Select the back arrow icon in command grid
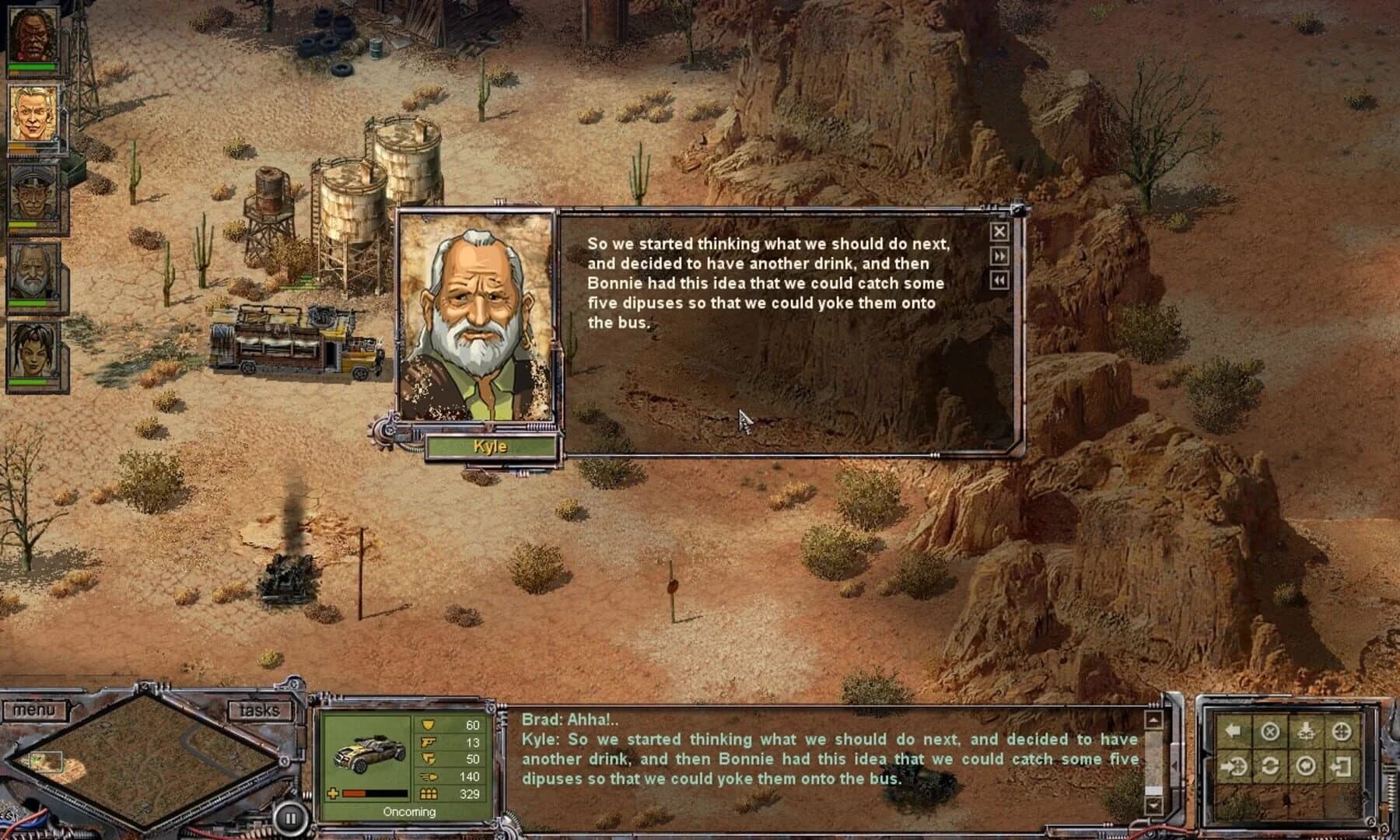Screen dimensions: 1400x840 [x=1233, y=731]
